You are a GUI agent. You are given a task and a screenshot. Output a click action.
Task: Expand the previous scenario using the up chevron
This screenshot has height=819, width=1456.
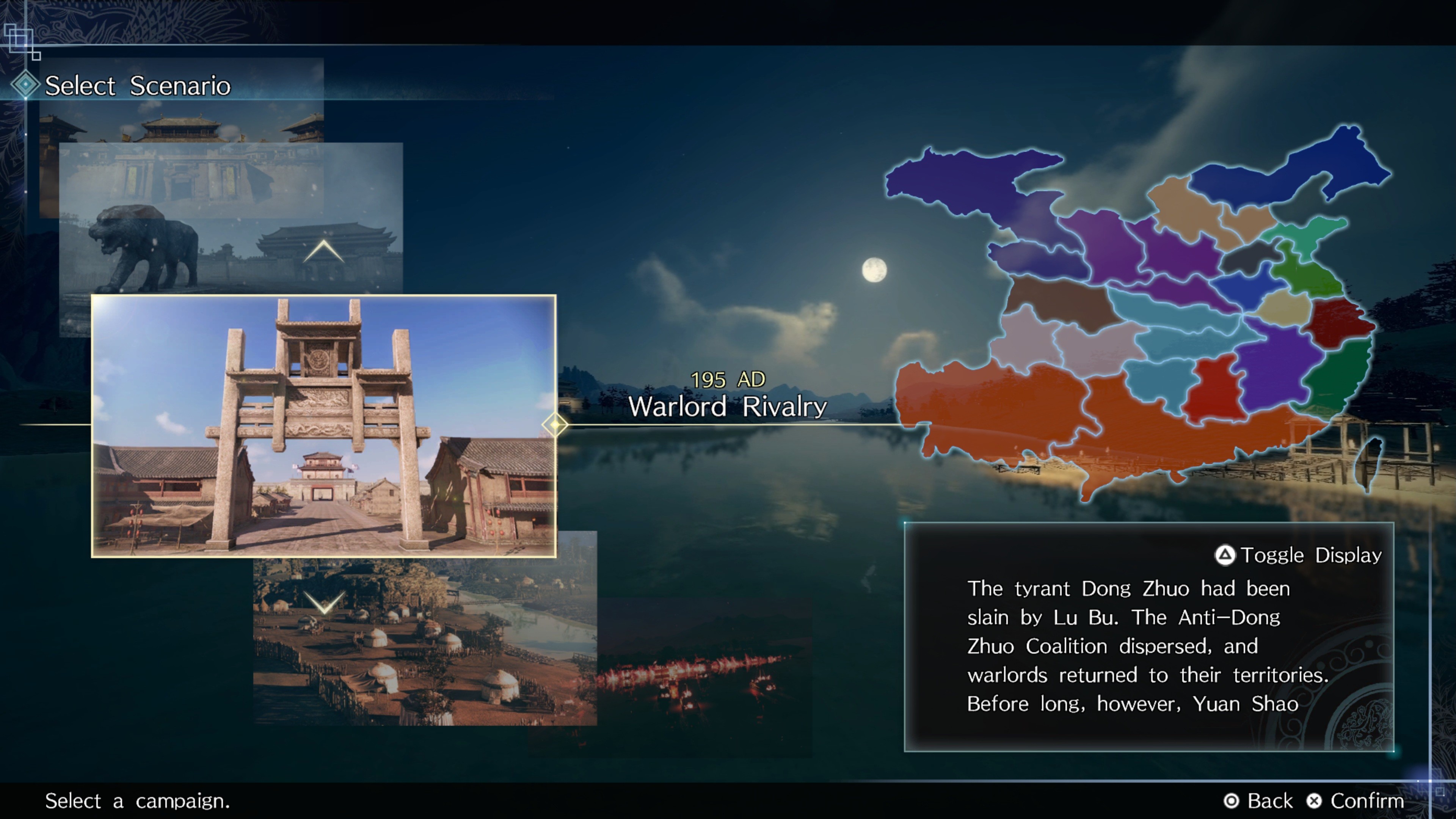coord(323,251)
